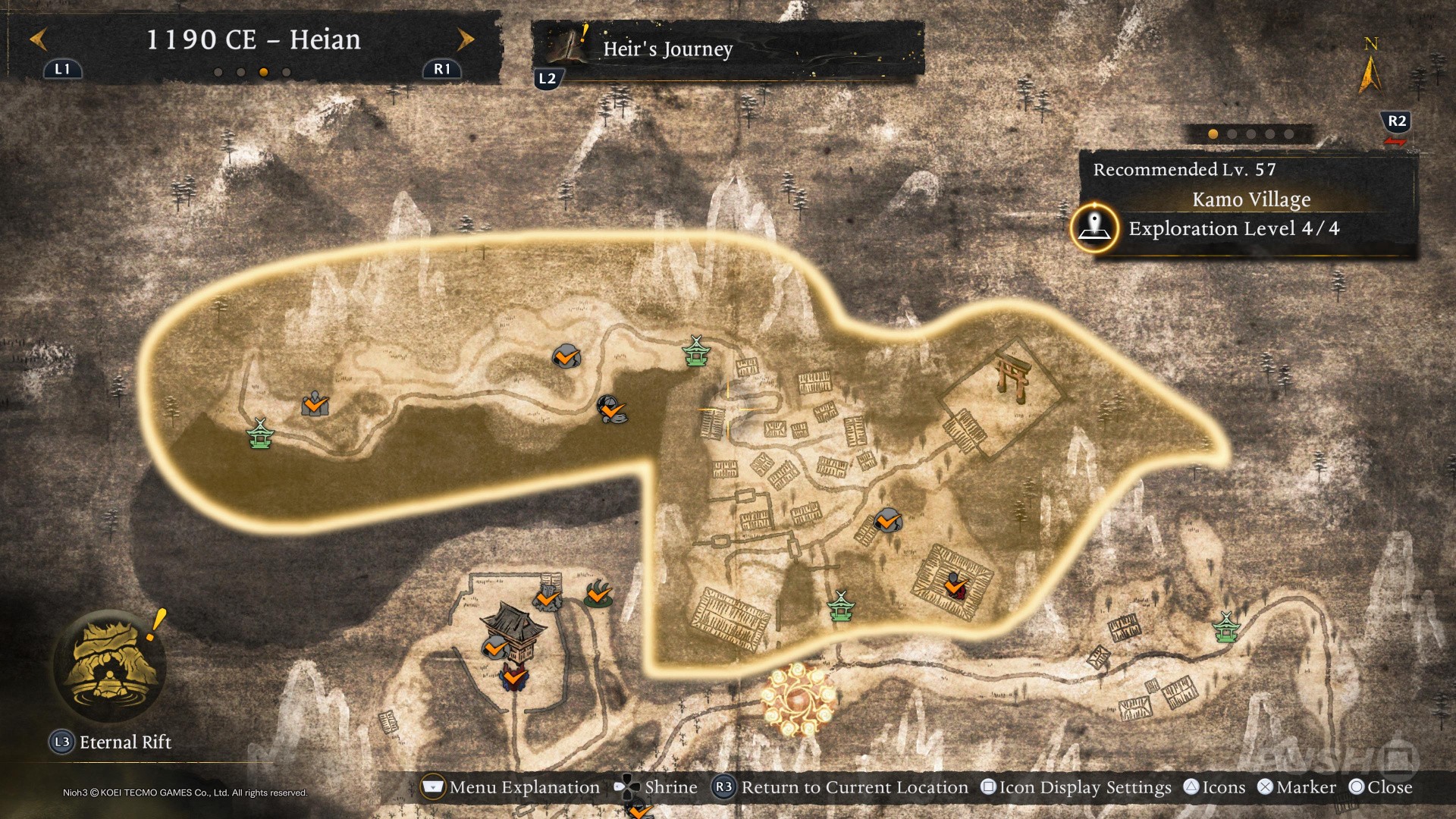Select the shrine marker at the far west
Viewport: 1456px width, 819px height.
point(260,435)
